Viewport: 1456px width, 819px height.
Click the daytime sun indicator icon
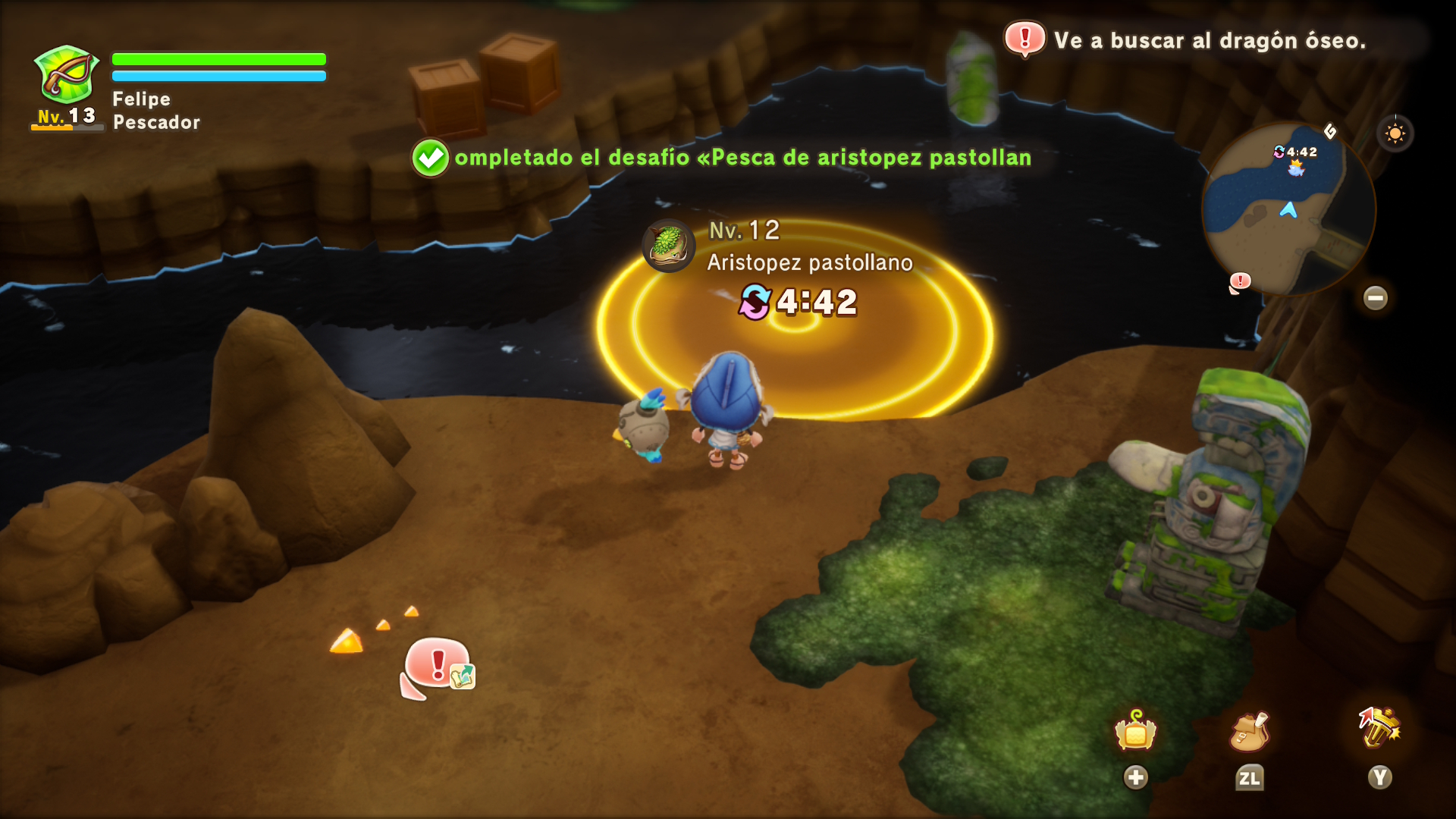[1395, 134]
